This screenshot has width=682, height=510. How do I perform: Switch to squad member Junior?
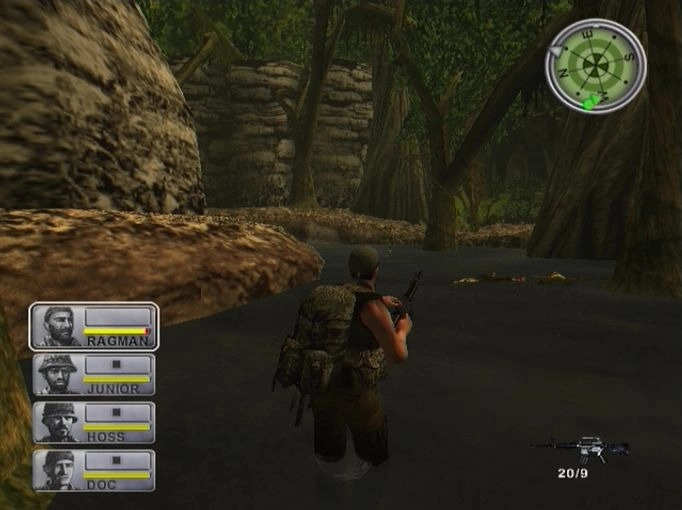[94, 374]
